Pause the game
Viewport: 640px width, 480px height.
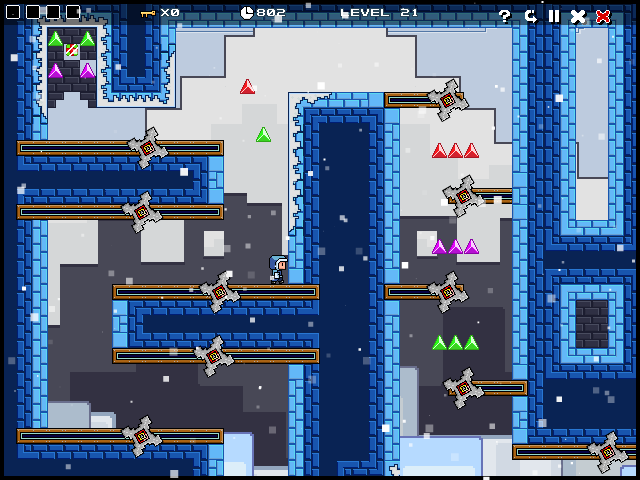(x=554, y=16)
